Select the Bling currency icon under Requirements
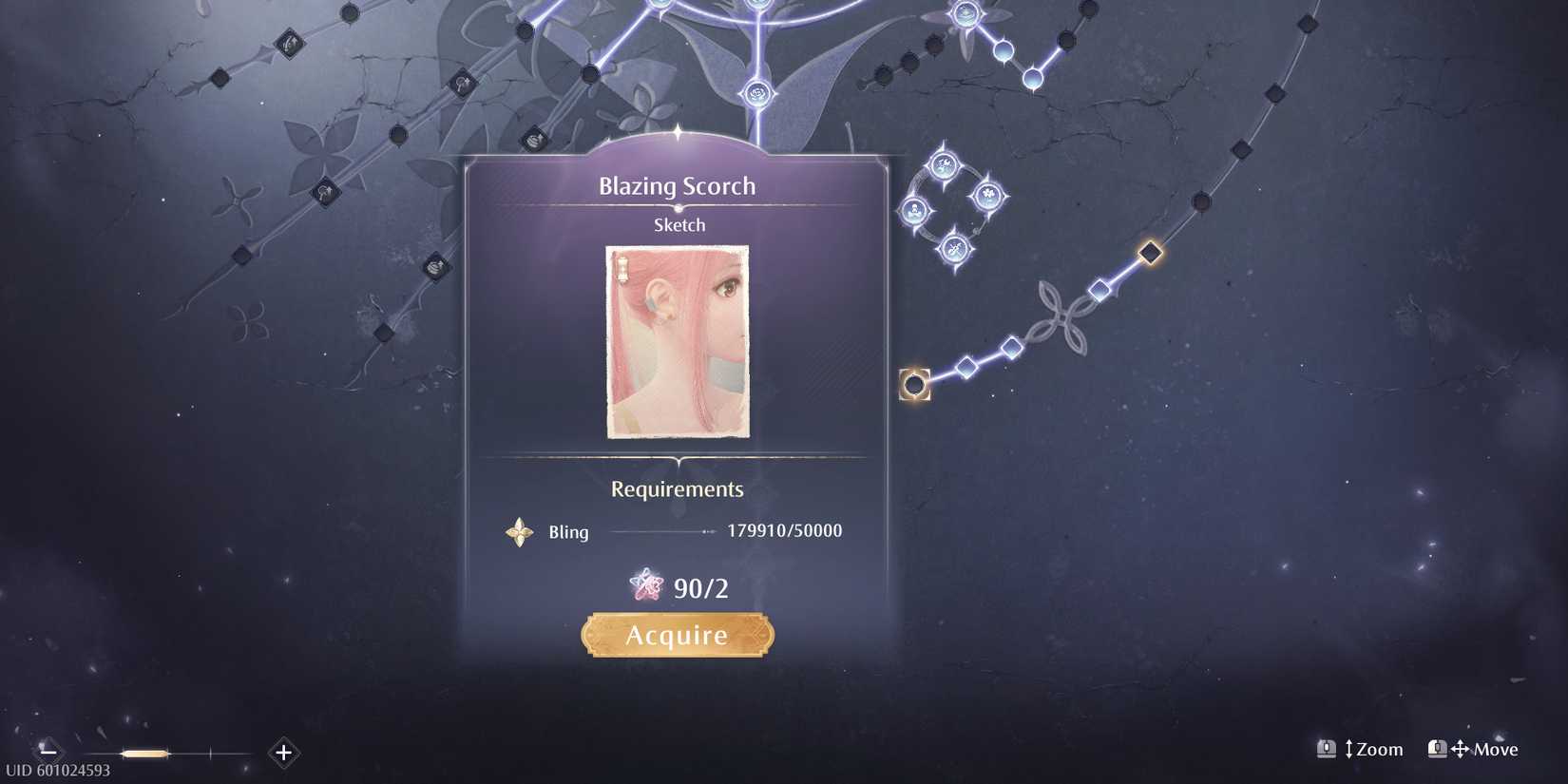 point(519,532)
